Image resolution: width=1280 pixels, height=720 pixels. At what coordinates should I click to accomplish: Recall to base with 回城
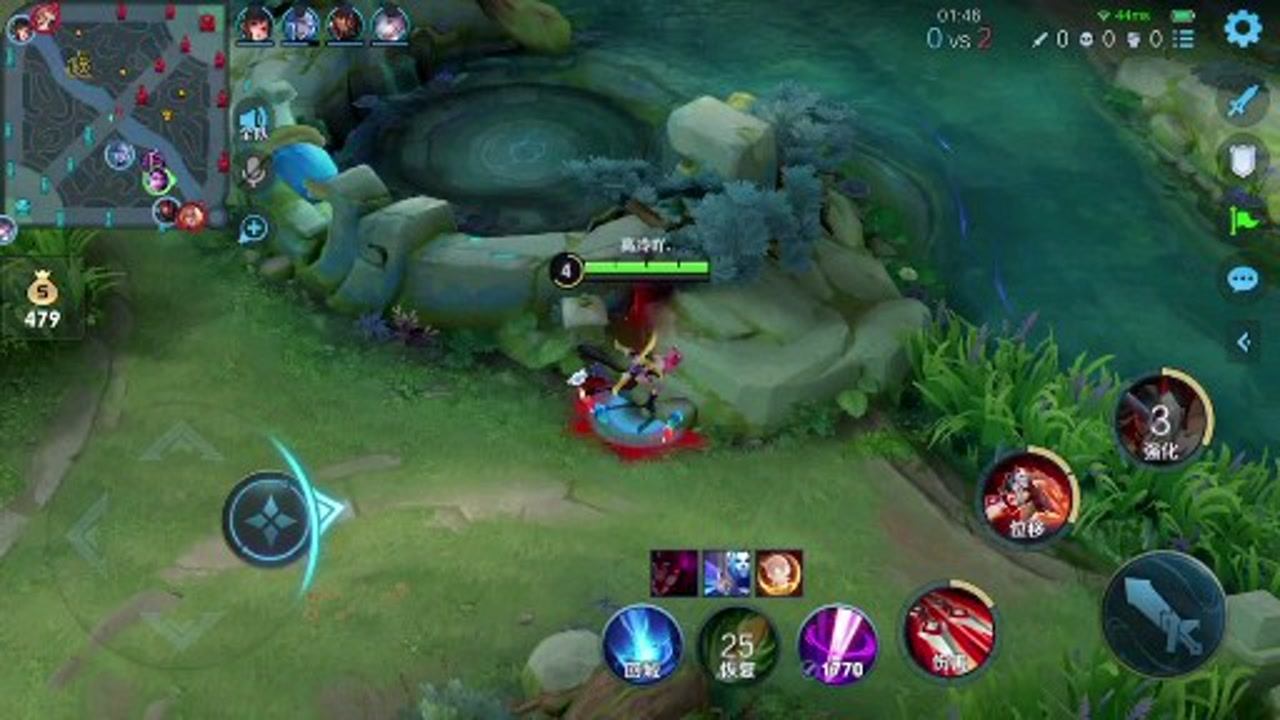click(x=642, y=644)
